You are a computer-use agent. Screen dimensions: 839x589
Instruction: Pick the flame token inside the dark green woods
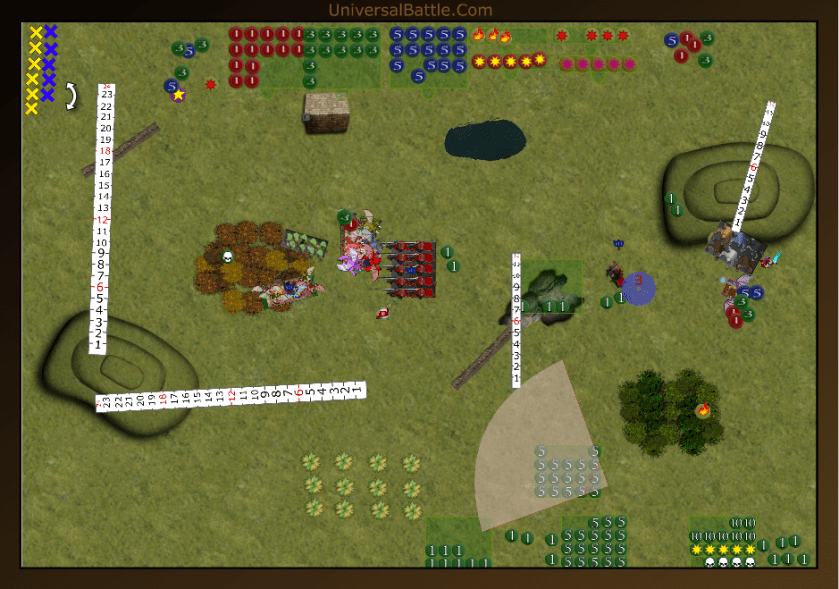pos(704,409)
